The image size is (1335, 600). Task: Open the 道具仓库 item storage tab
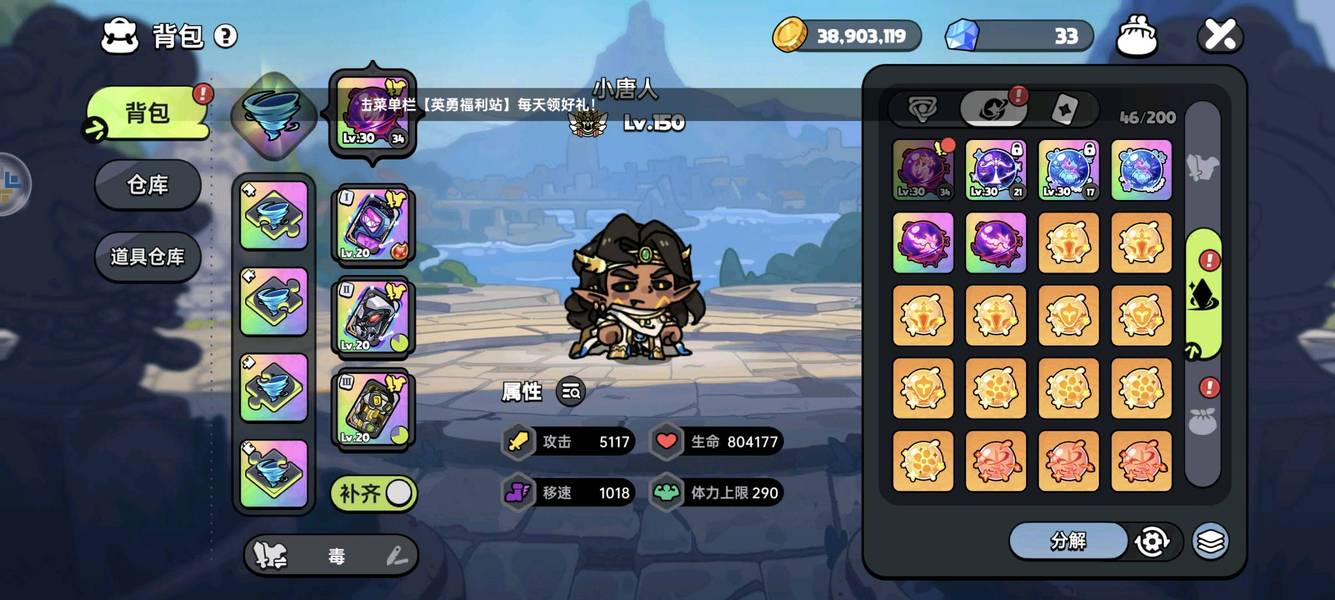(148, 257)
